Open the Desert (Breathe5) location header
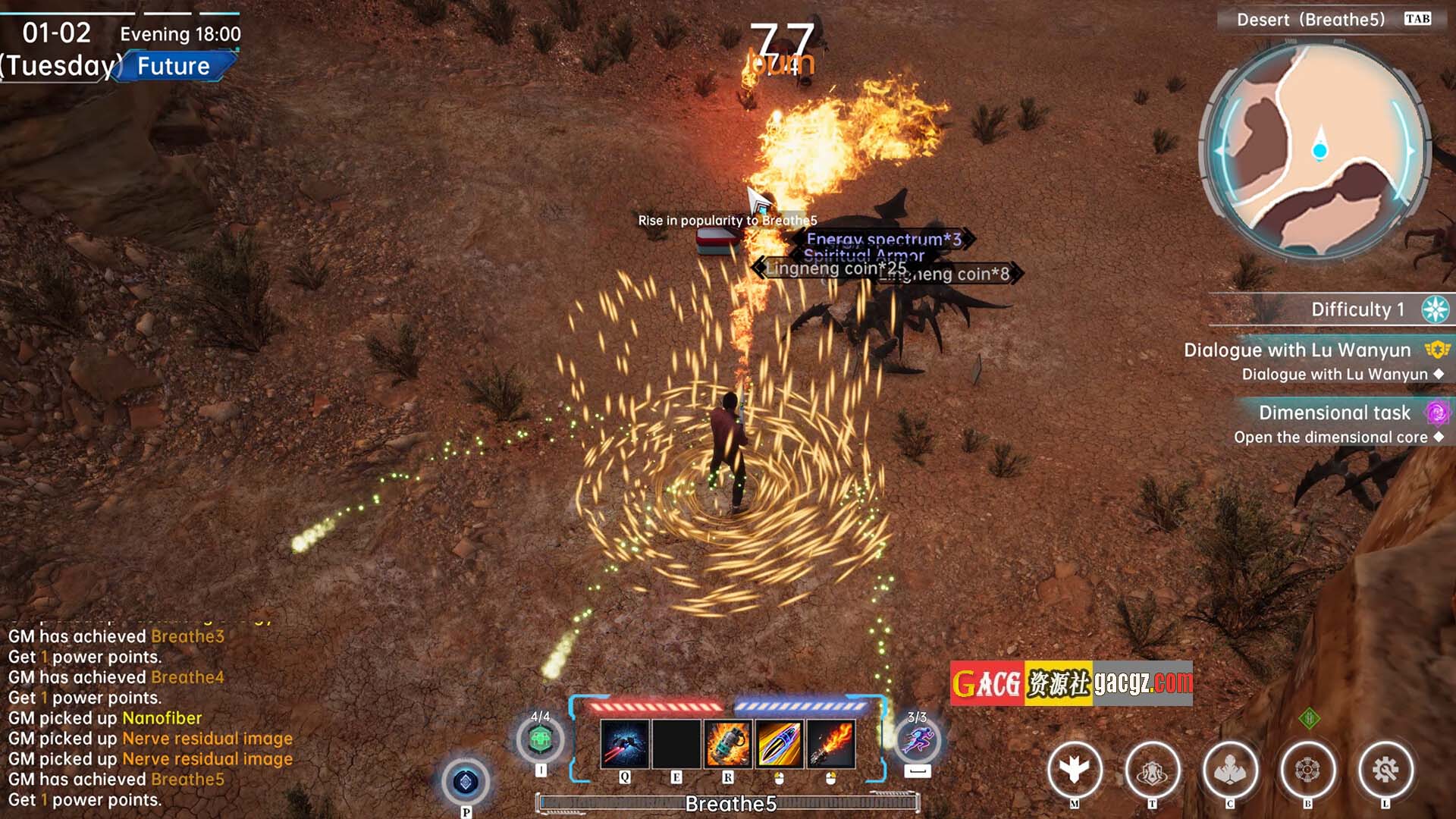 [1310, 20]
